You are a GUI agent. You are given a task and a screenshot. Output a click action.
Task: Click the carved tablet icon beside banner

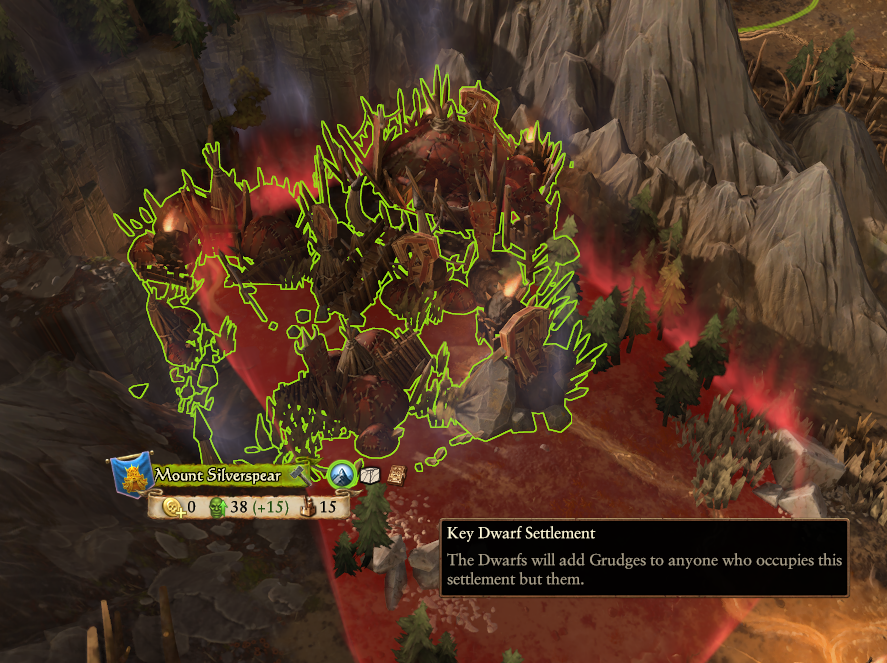396,475
